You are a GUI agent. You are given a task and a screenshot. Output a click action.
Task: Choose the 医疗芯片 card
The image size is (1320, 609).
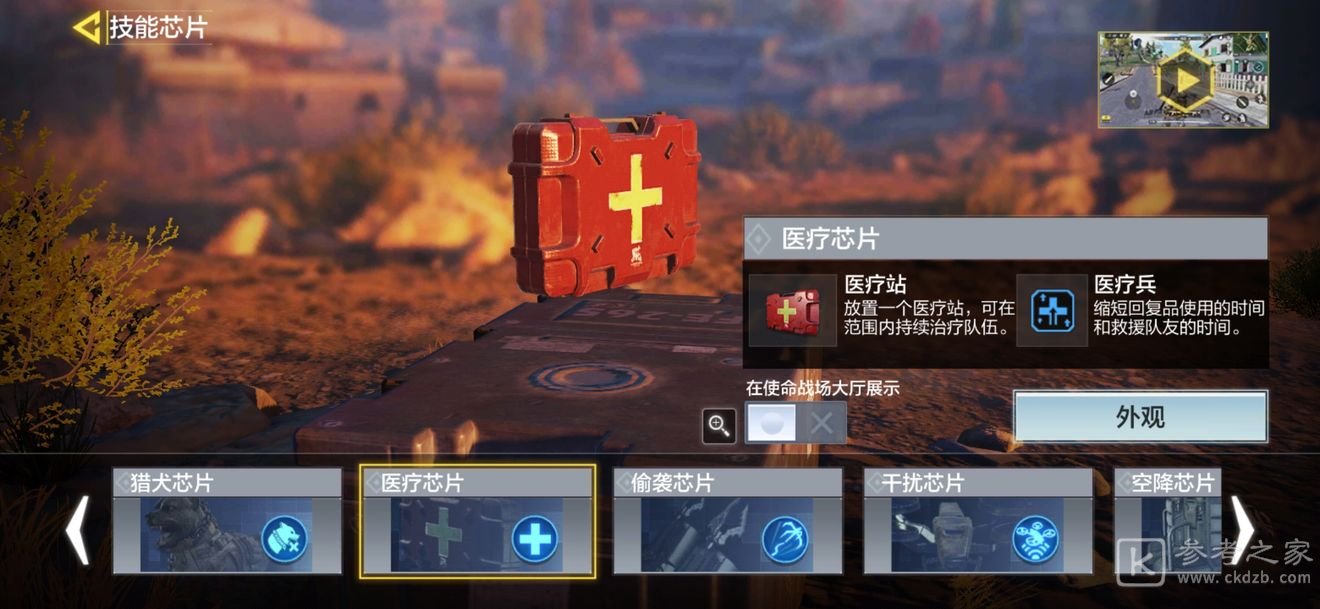tap(477, 521)
